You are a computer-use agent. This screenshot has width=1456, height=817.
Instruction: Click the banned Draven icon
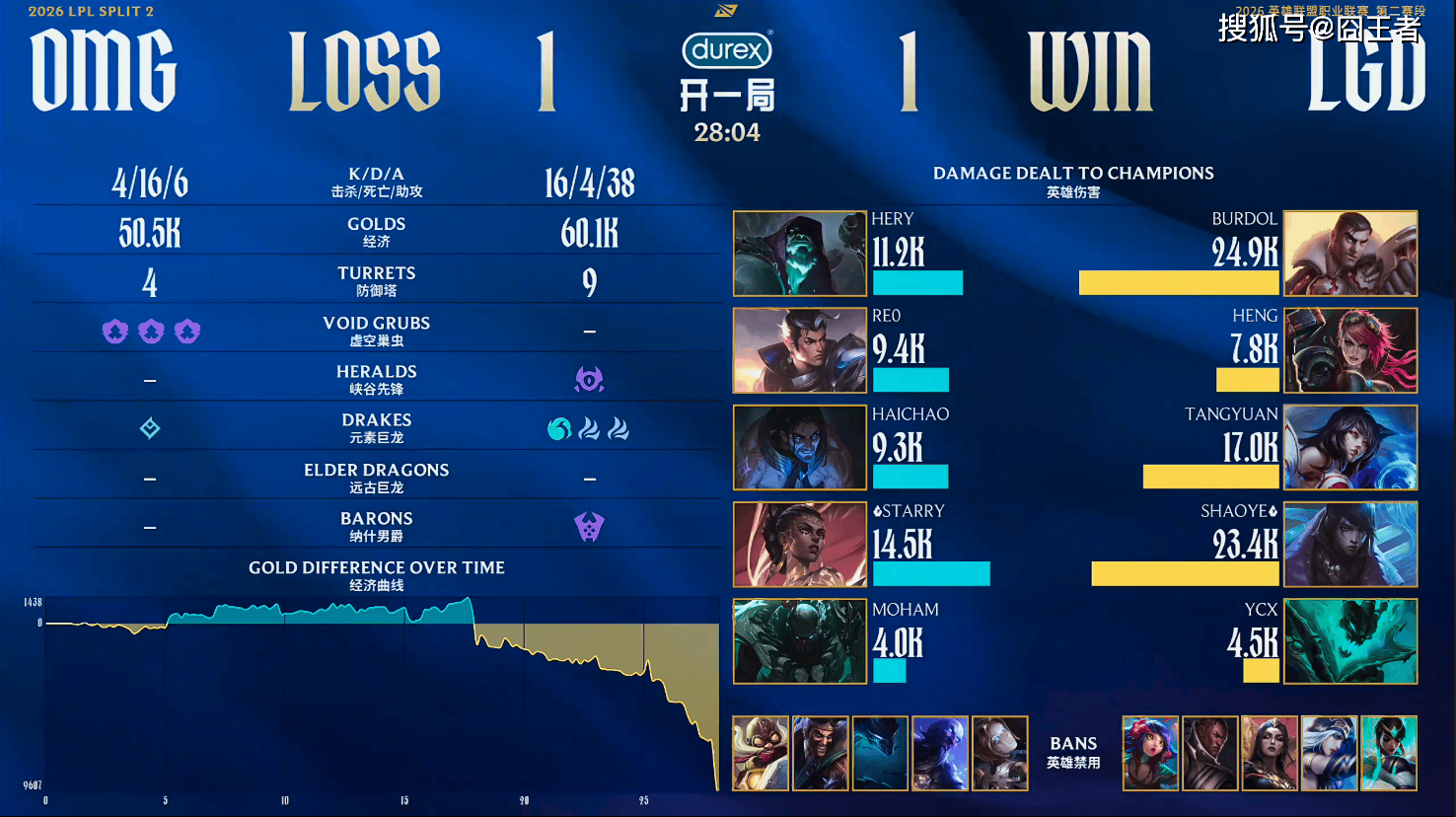point(820,753)
